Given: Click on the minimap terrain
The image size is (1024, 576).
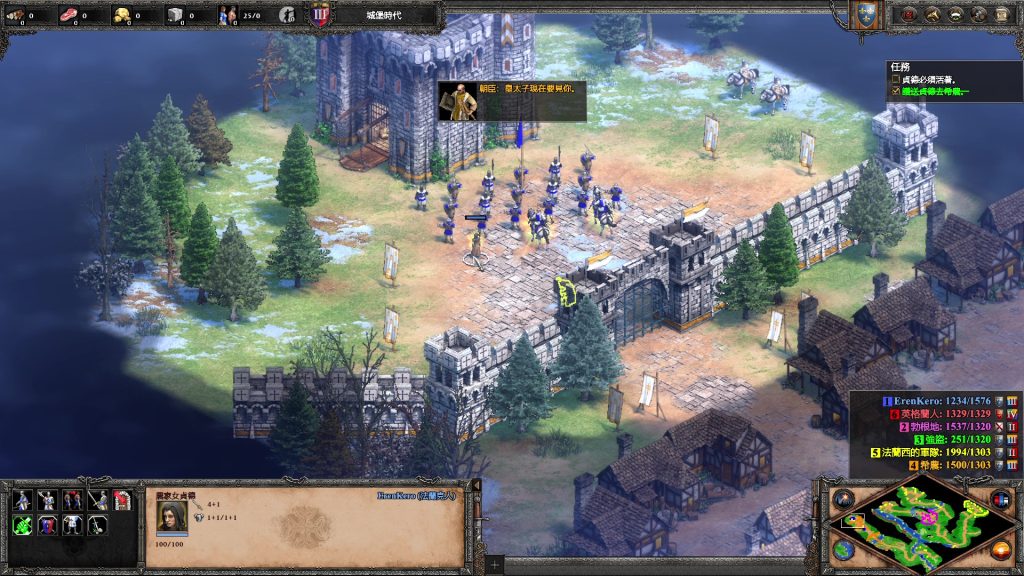Looking at the screenshot, I should [x=920, y=523].
